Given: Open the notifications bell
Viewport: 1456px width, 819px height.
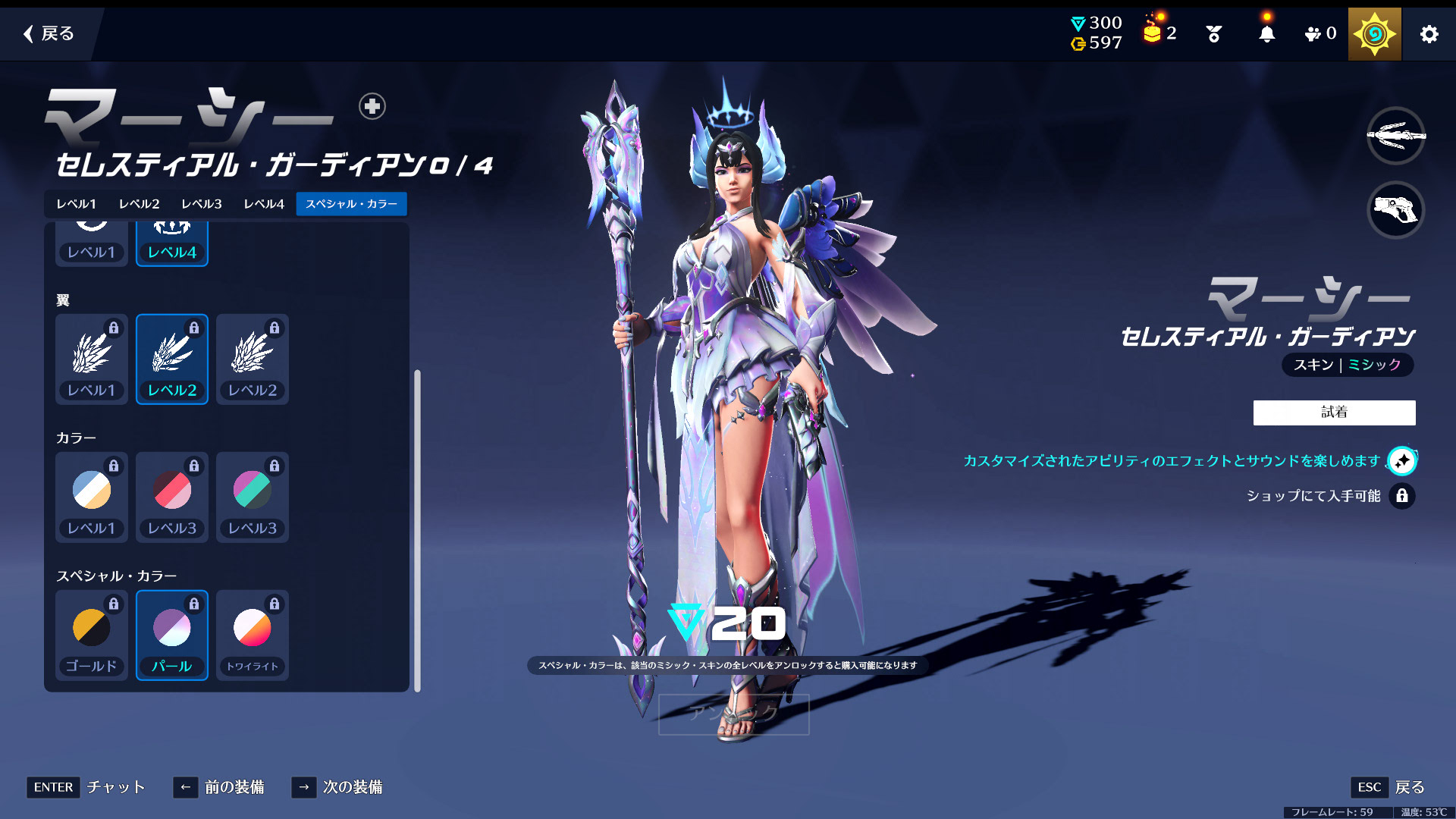Looking at the screenshot, I should (x=1266, y=34).
